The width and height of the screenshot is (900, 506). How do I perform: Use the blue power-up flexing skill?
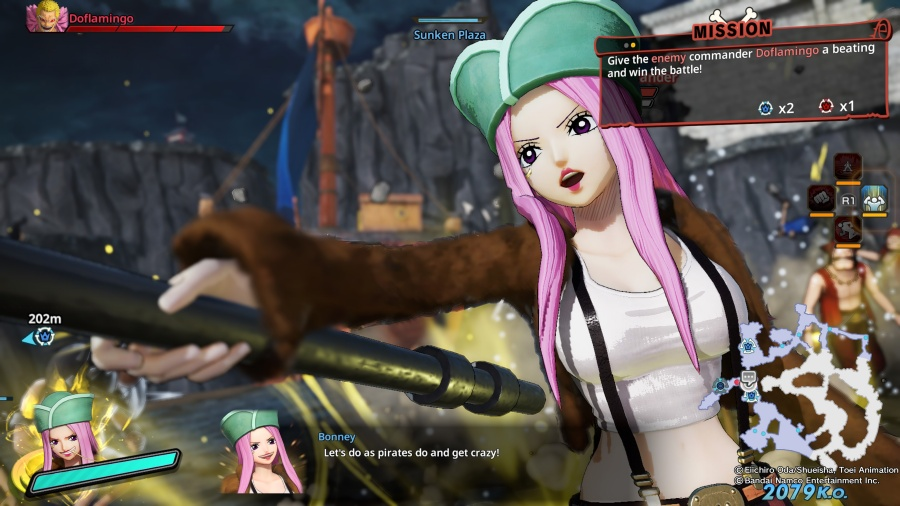coord(875,199)
